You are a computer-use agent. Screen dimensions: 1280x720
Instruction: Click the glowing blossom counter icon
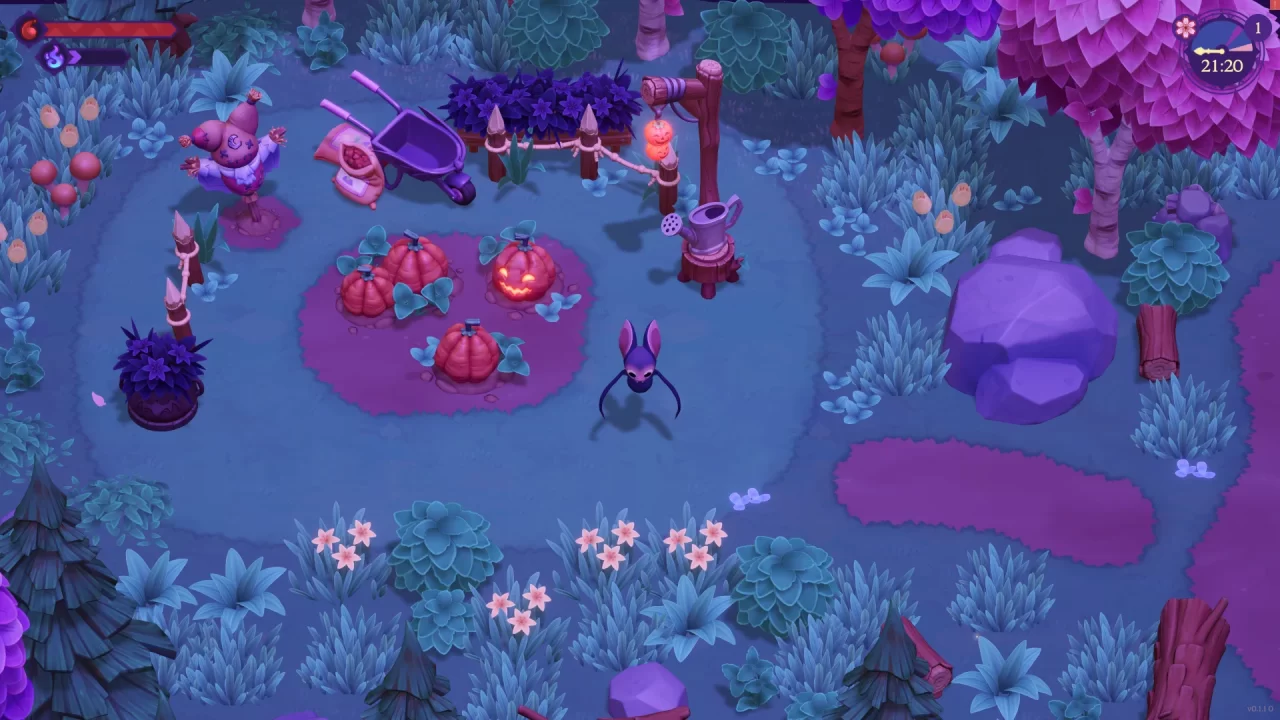[x=1185, y=28]
